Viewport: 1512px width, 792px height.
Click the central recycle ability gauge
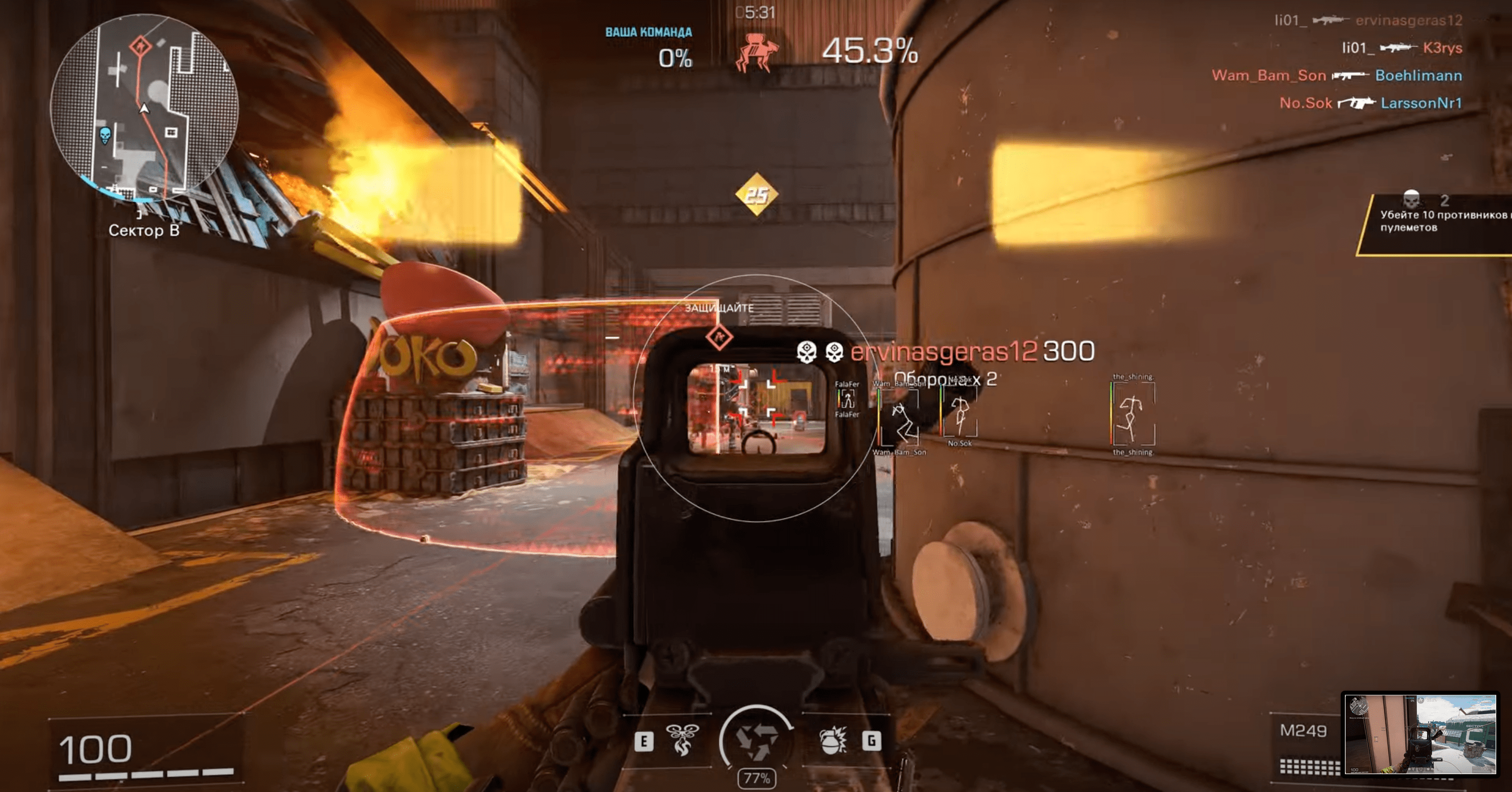point(757,741)
